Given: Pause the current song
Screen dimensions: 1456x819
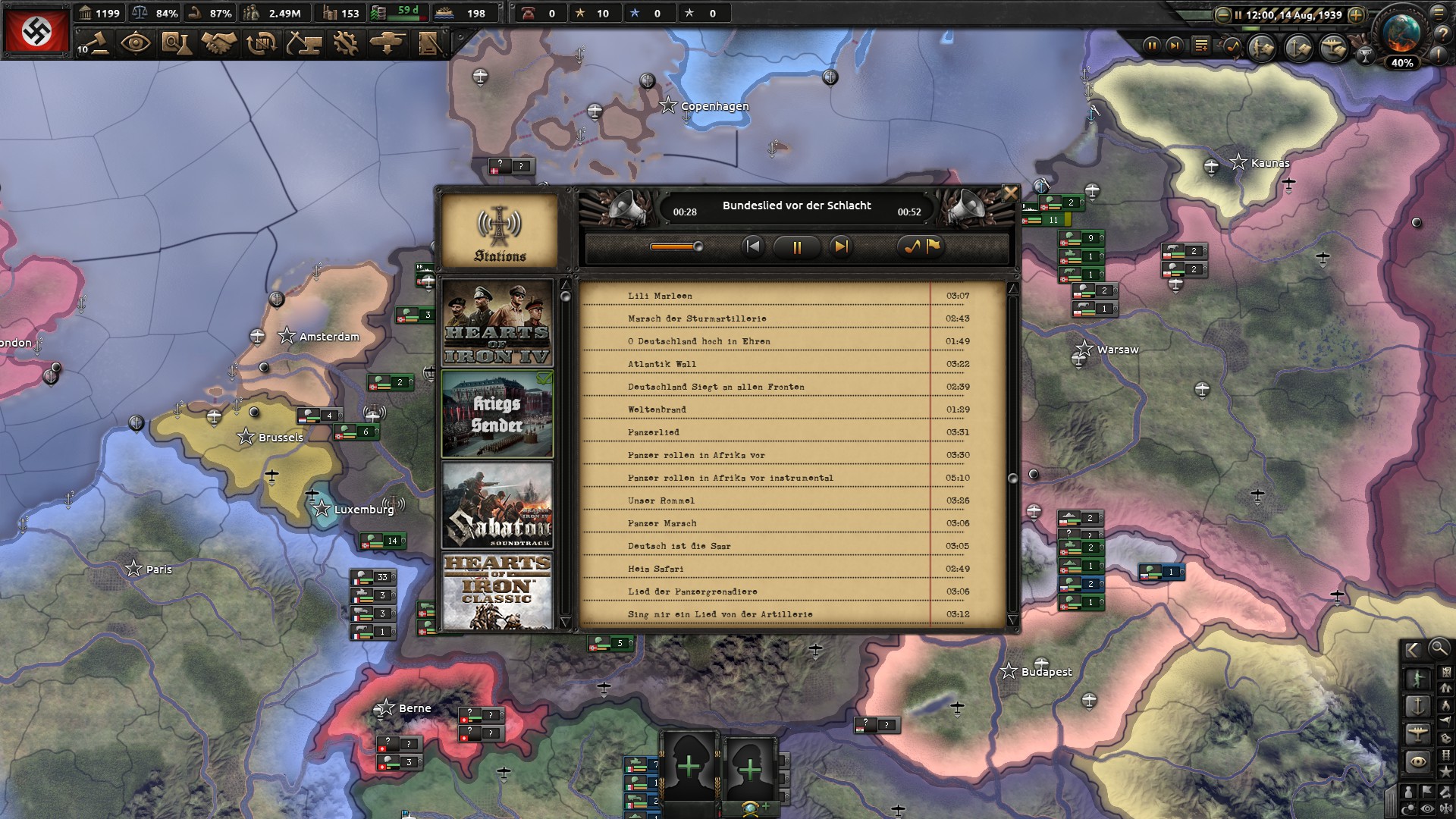Looking at the screenshot, I should (x=796, y=247).
